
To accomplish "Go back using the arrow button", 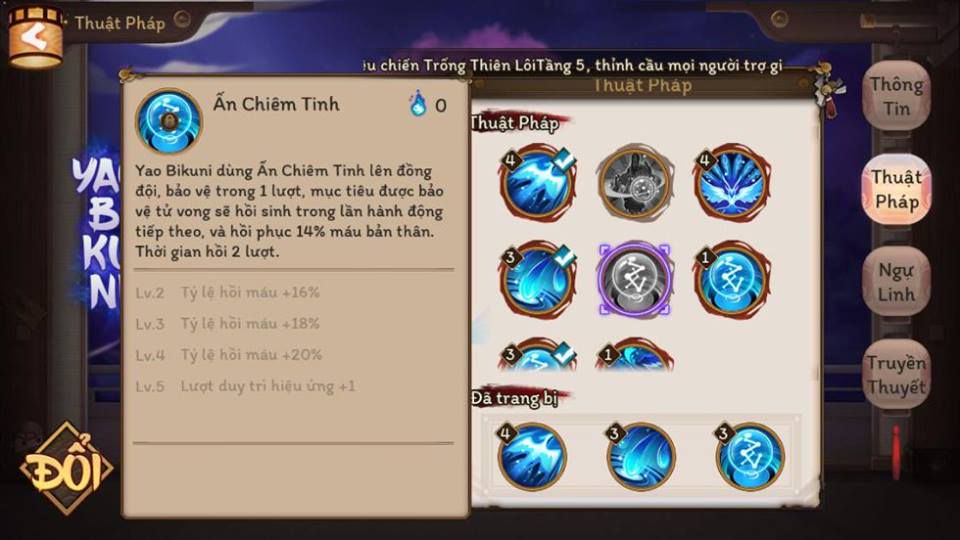I will click(x=34, y=37).
